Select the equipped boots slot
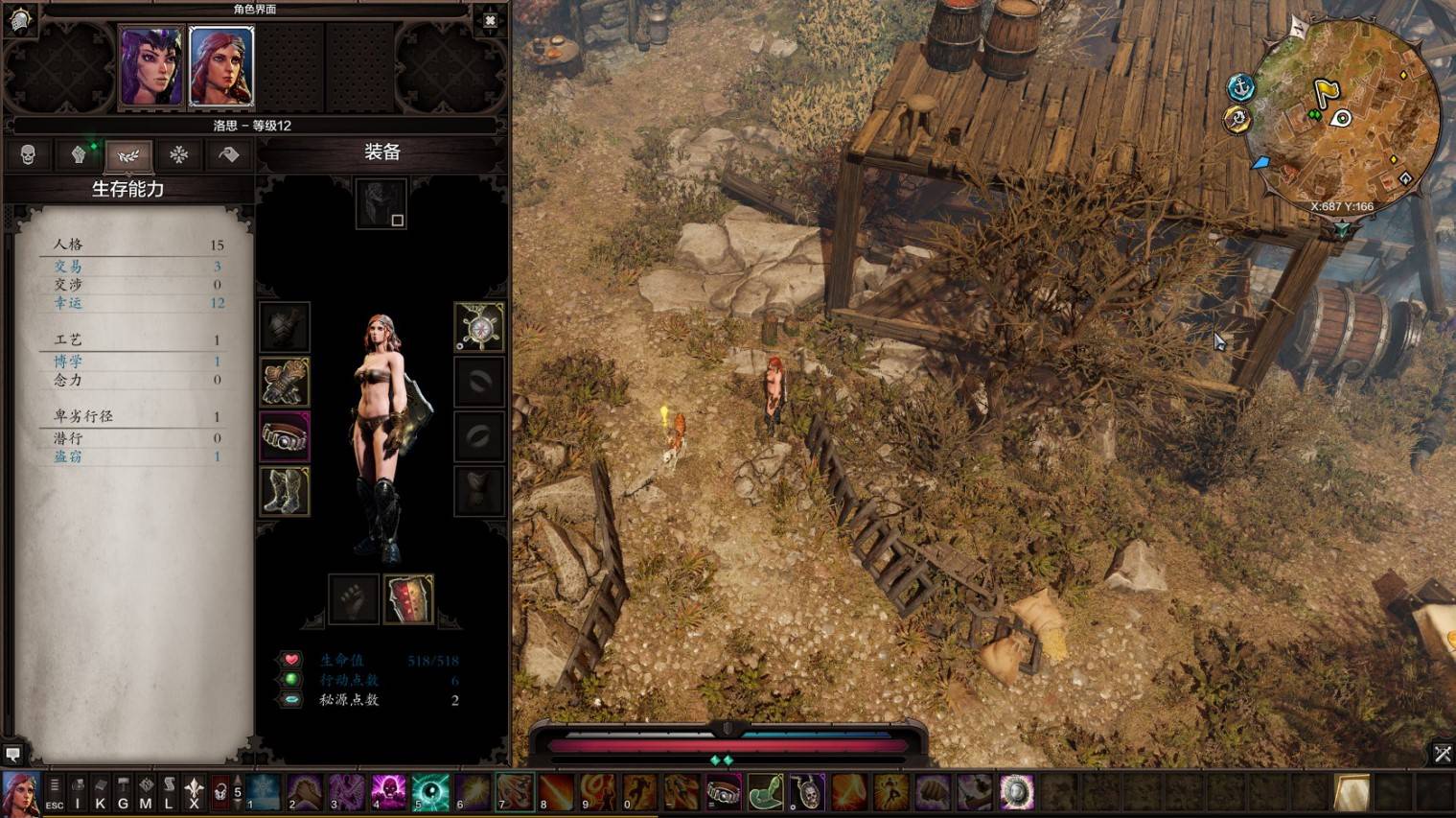This screenshot has height=818, width=1456. pos(285,491)
